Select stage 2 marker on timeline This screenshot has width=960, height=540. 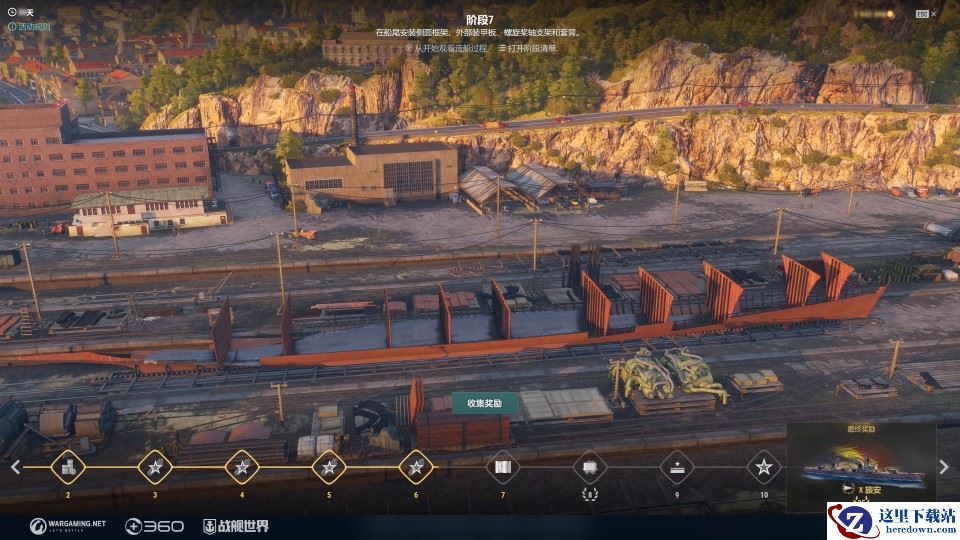[x=68, y=467]
